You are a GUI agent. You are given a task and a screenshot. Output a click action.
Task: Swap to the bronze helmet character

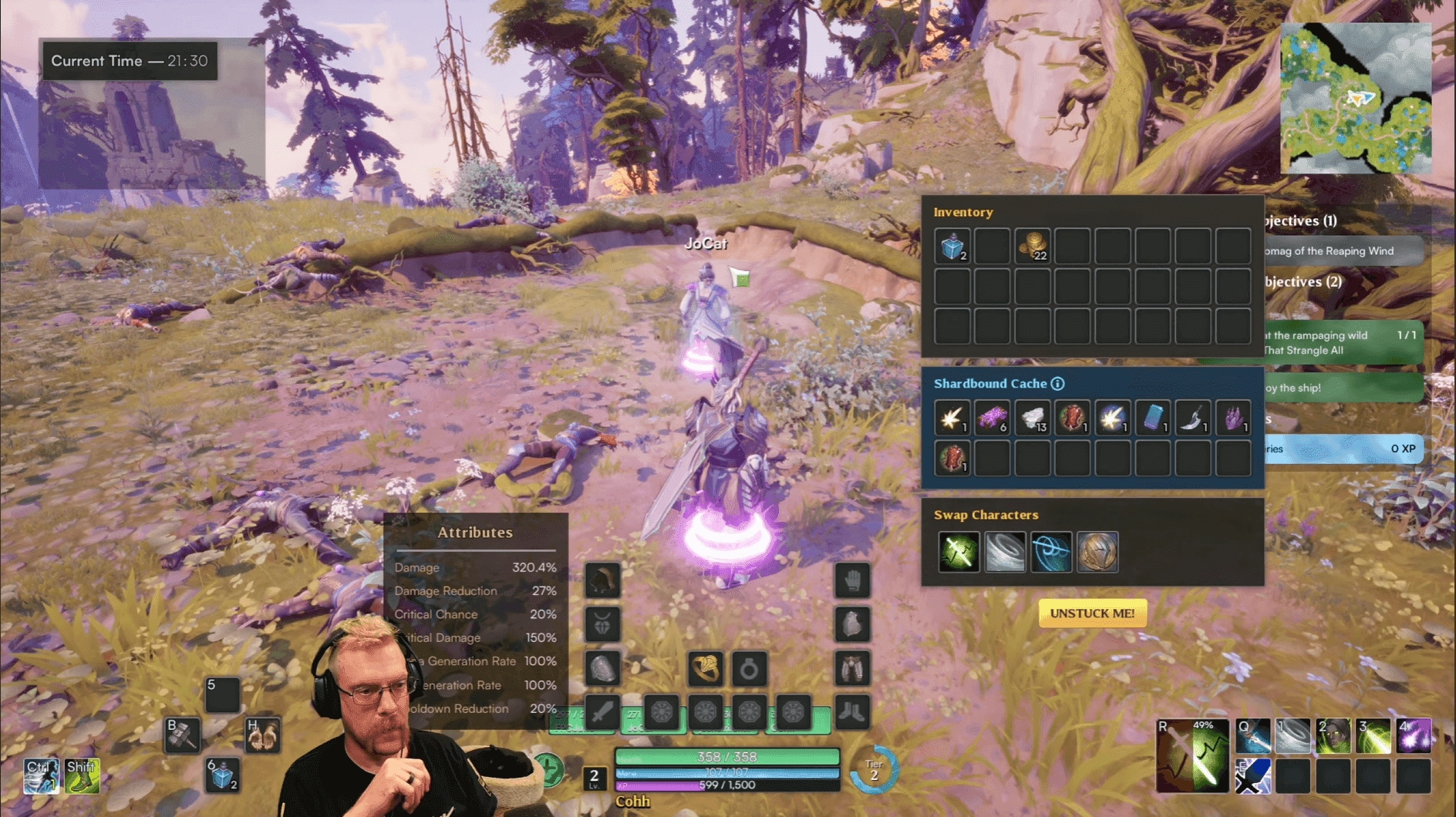pyautogui.click(x=1097, y=552)
